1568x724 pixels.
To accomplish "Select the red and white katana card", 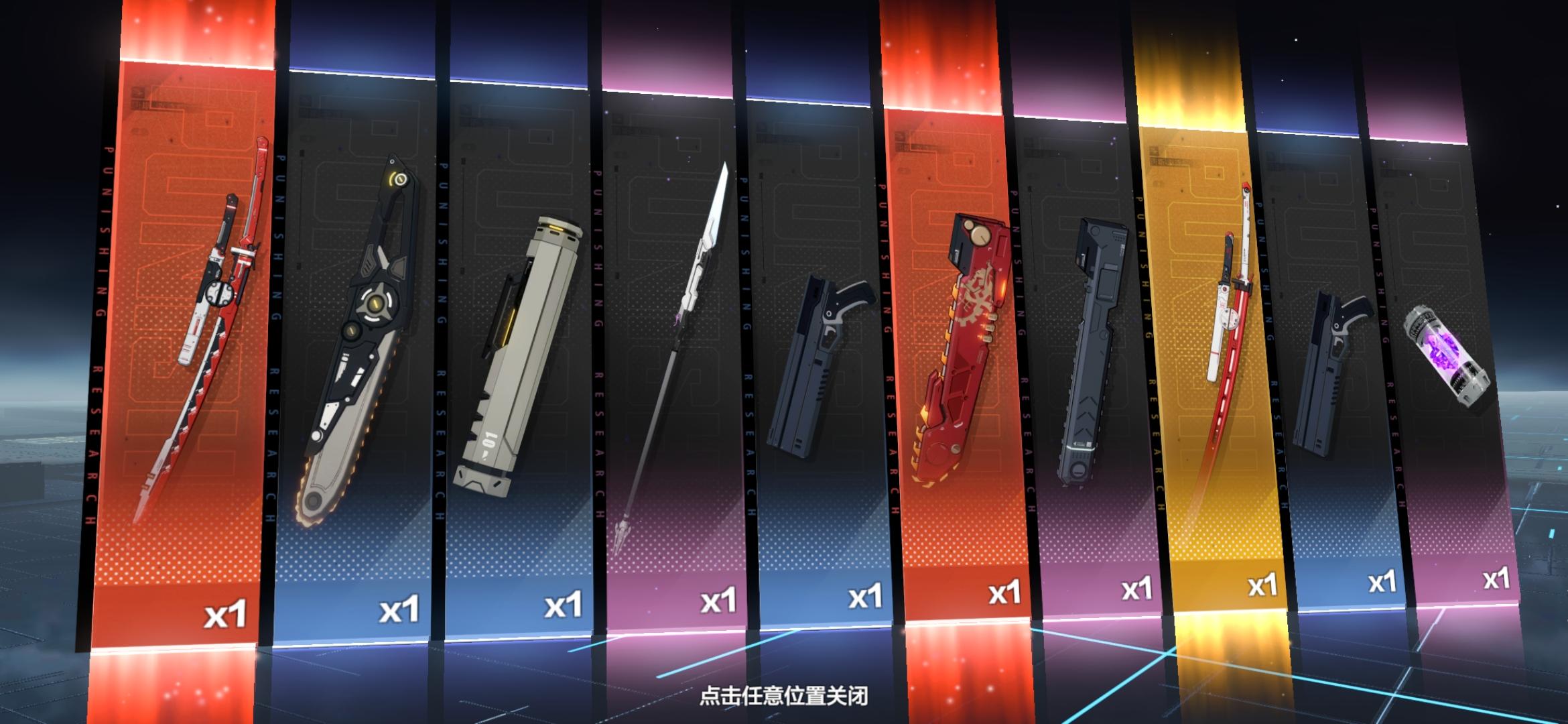I will (201, 315).
